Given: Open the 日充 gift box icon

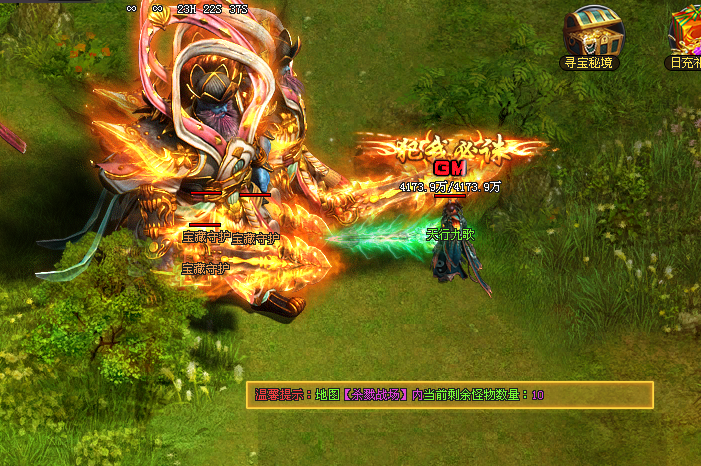Looking at the screenshot, I should pyautogui.click(x=687, y=31).
